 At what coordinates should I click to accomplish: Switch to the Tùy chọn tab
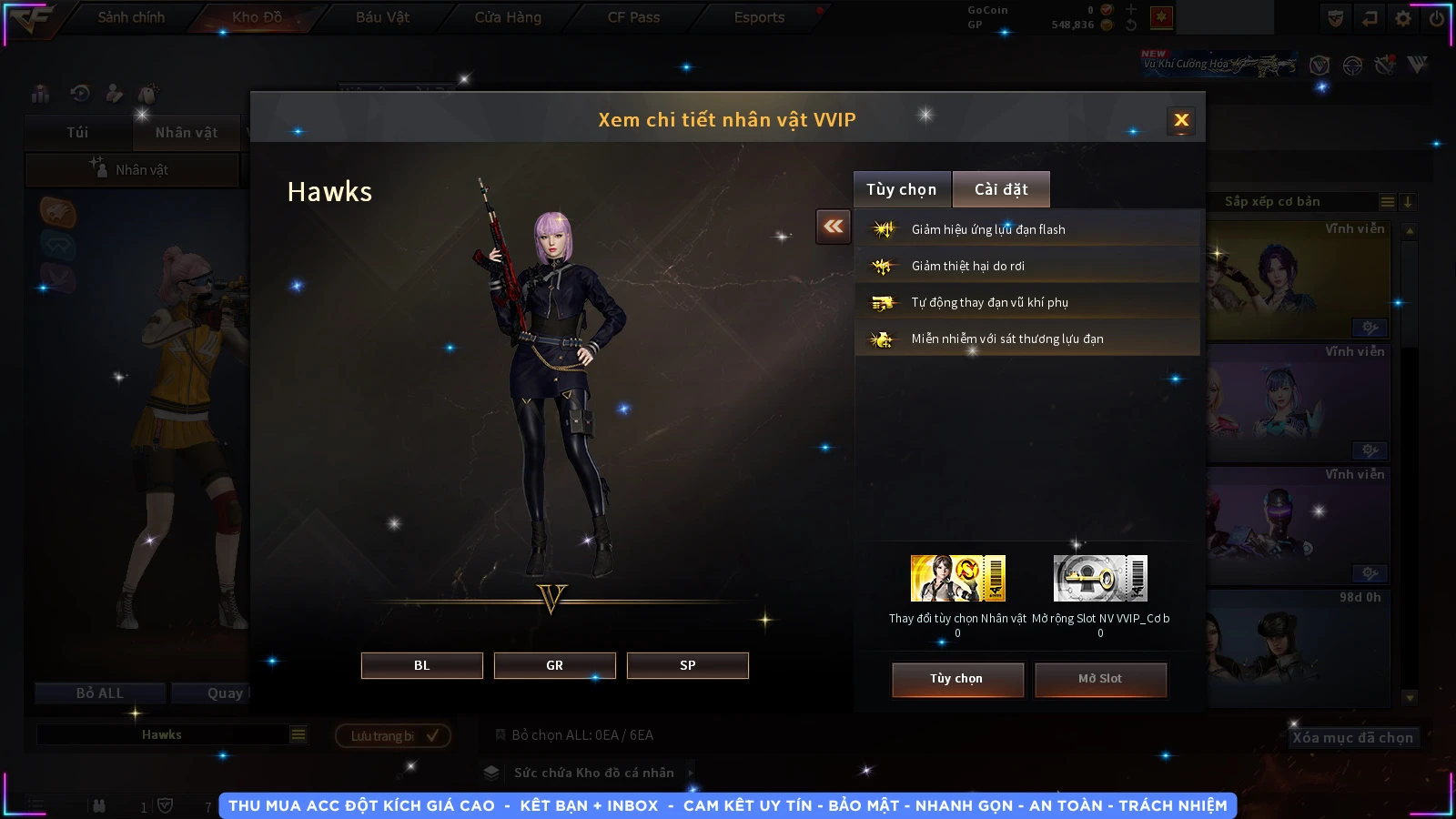[901, 189]
